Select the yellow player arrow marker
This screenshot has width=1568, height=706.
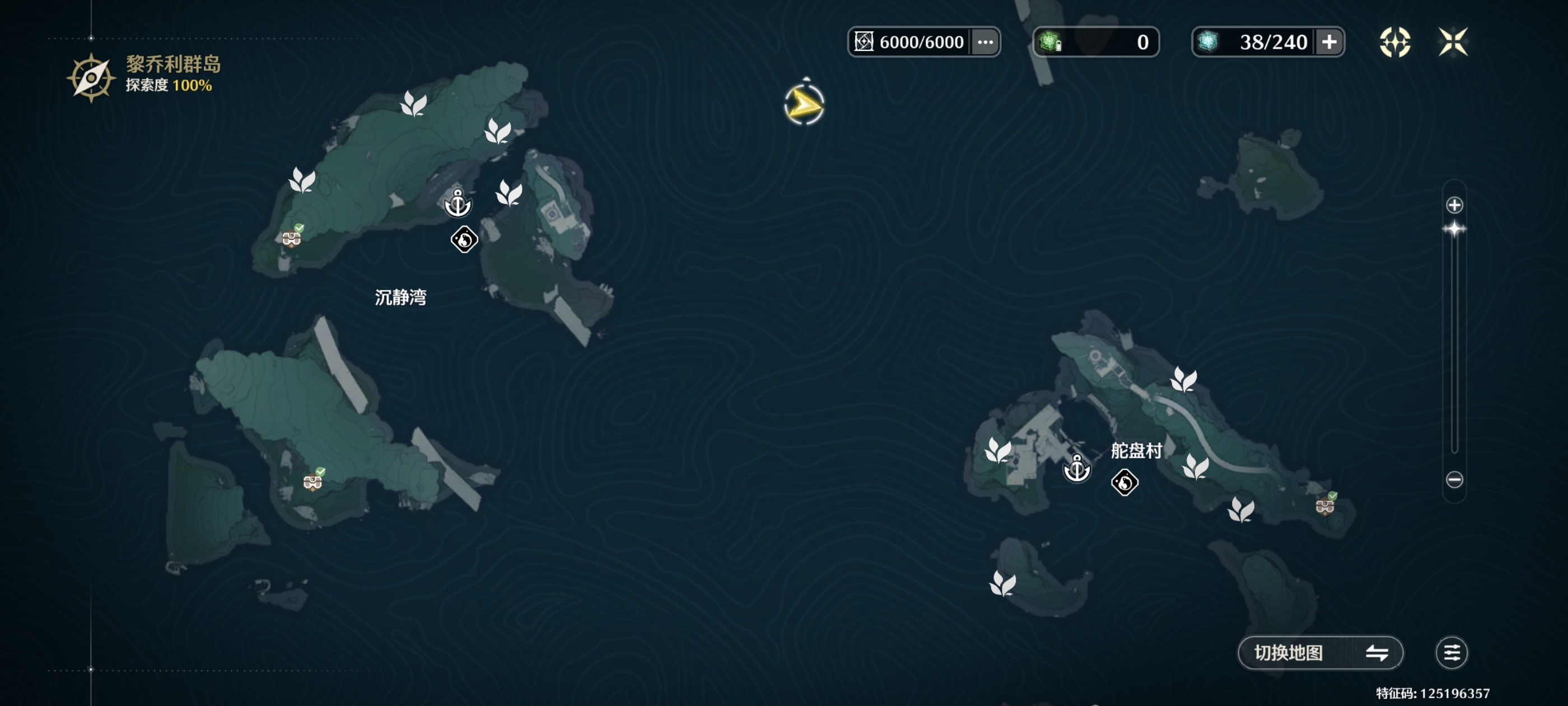[x=804, y=105]
